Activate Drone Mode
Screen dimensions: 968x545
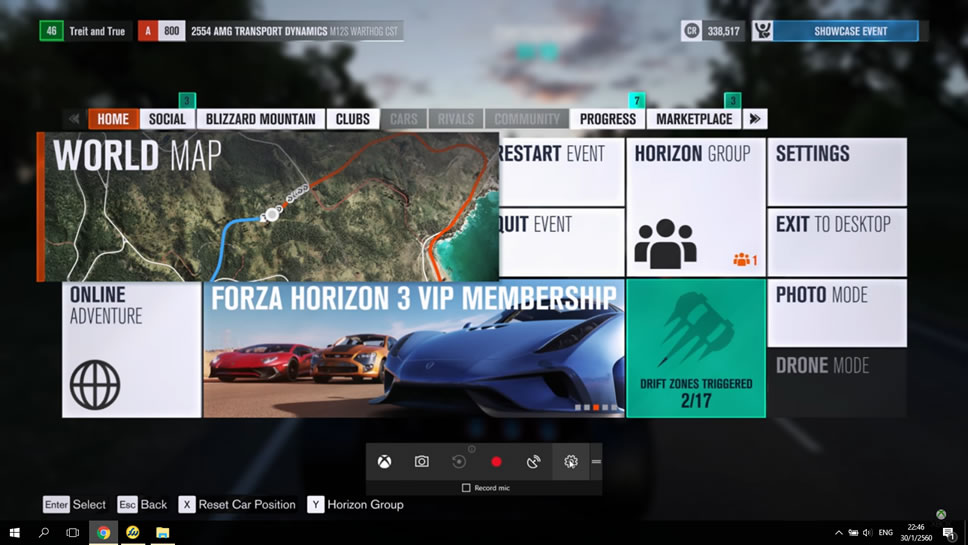click(836, 382)
